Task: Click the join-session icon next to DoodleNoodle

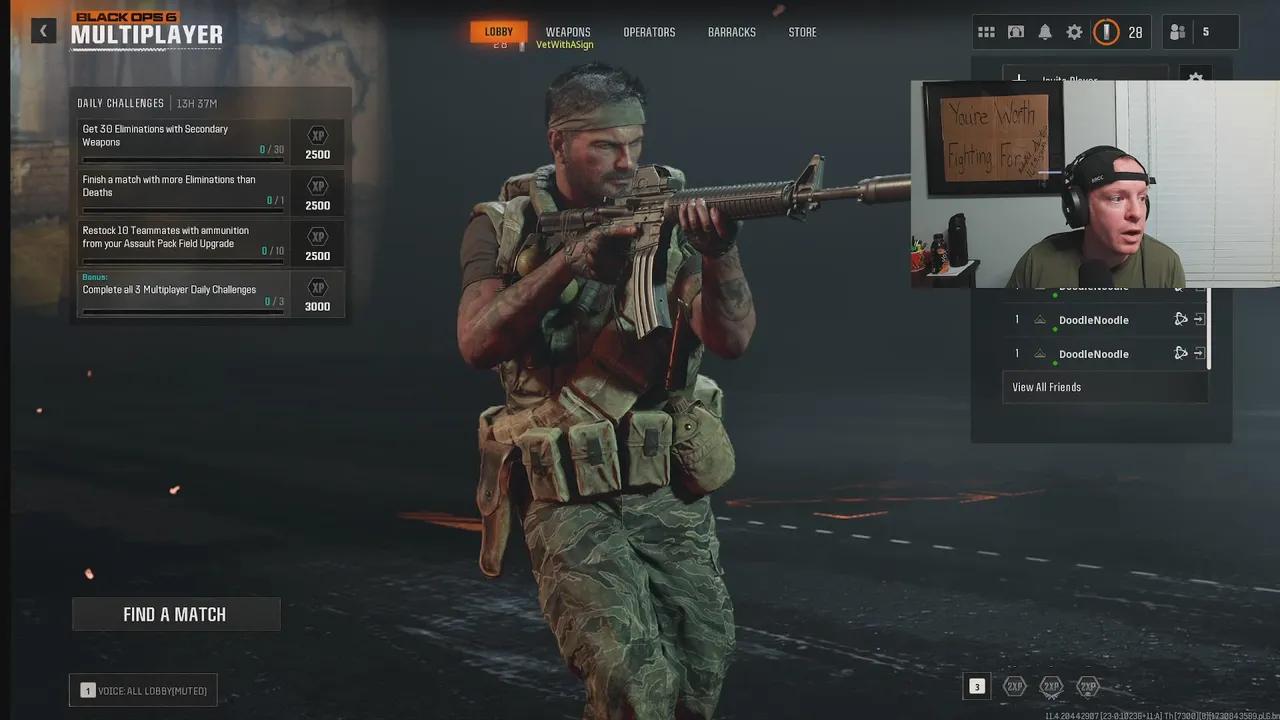Action: point(1199,319)
